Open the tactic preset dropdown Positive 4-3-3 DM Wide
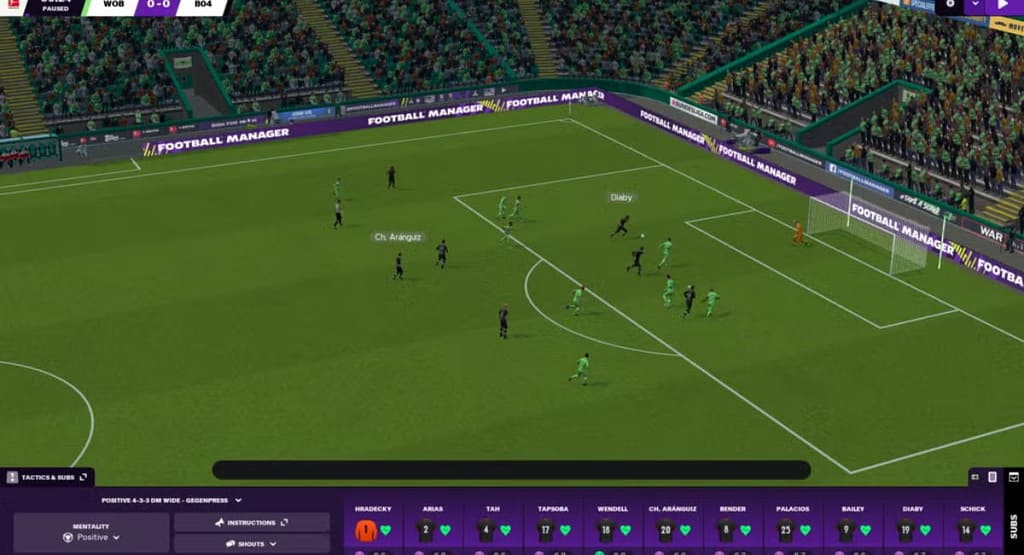Viewport: 1024px width, 555px height. coord(171,500)
